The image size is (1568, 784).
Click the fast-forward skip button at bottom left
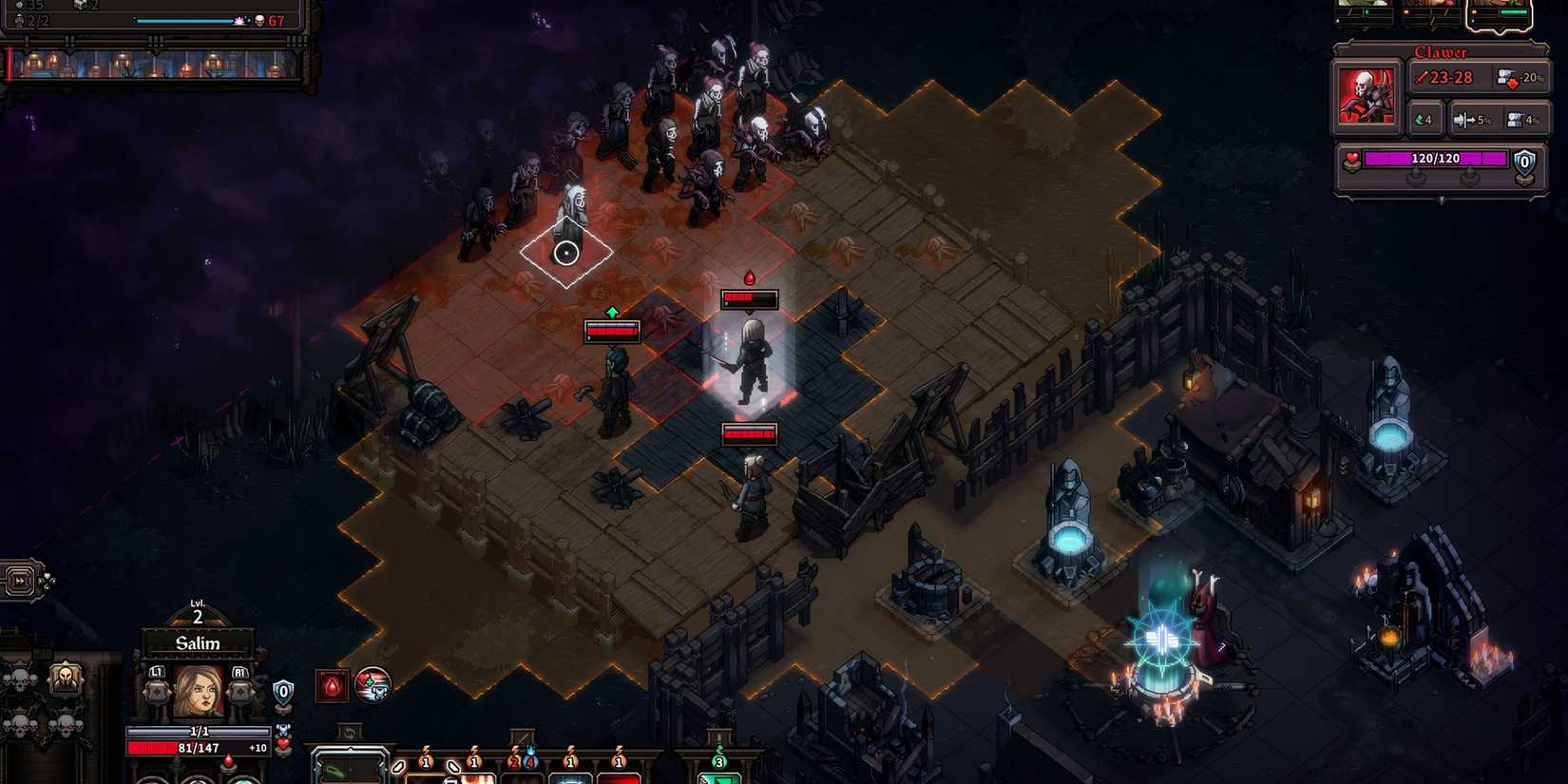point(20,581)
